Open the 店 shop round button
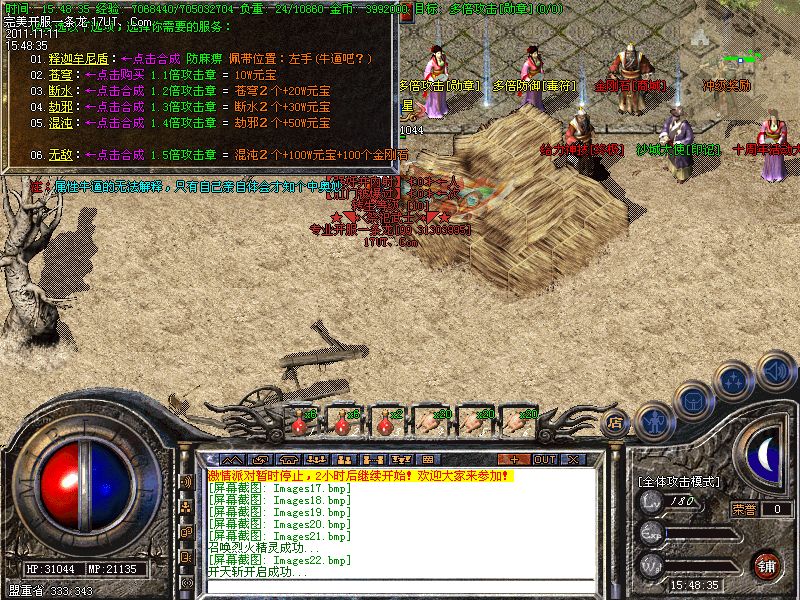The image size is (800, 600). (617, 423)
